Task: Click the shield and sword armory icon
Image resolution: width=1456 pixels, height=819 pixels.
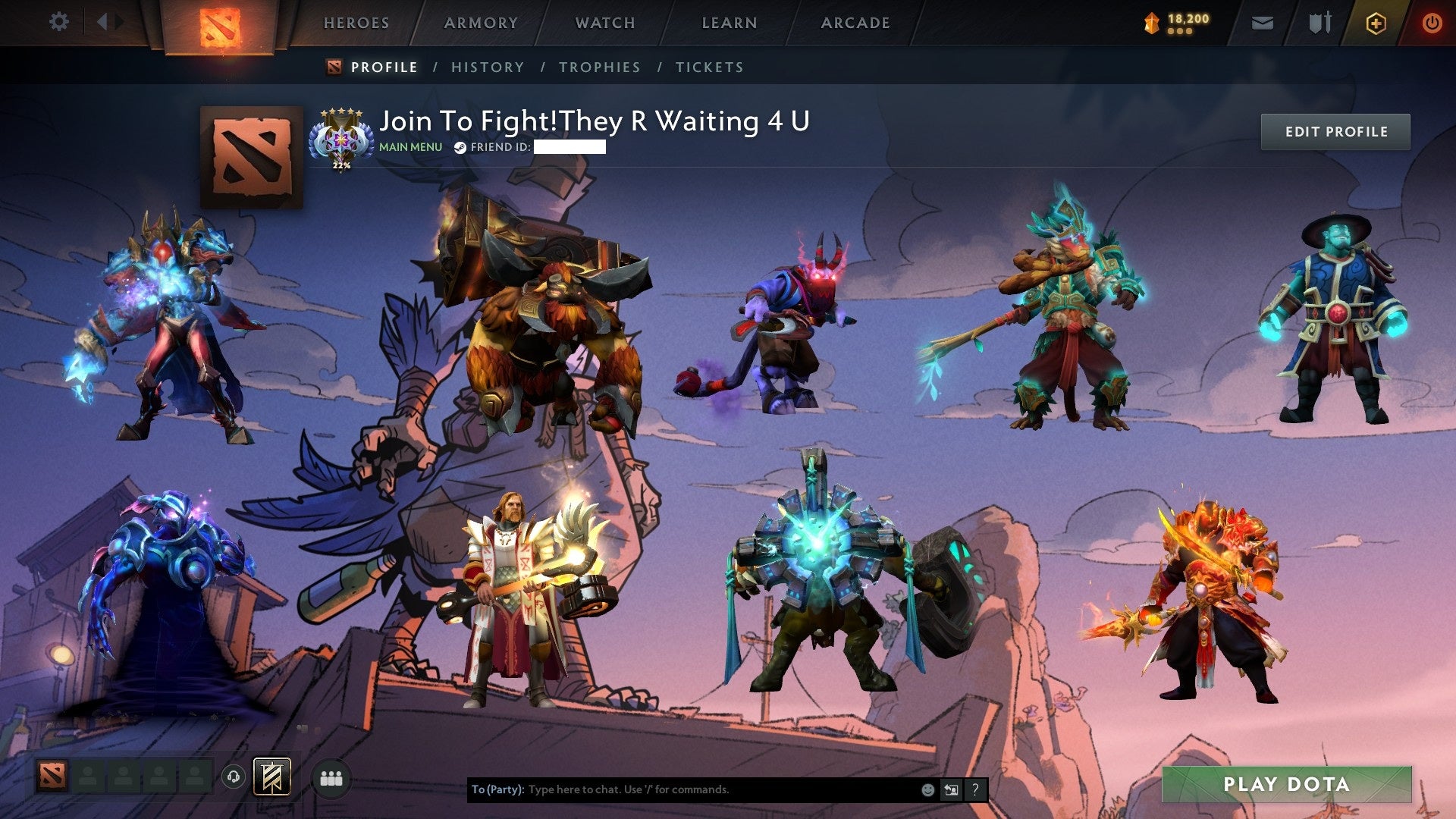Action: [1319, 23]
